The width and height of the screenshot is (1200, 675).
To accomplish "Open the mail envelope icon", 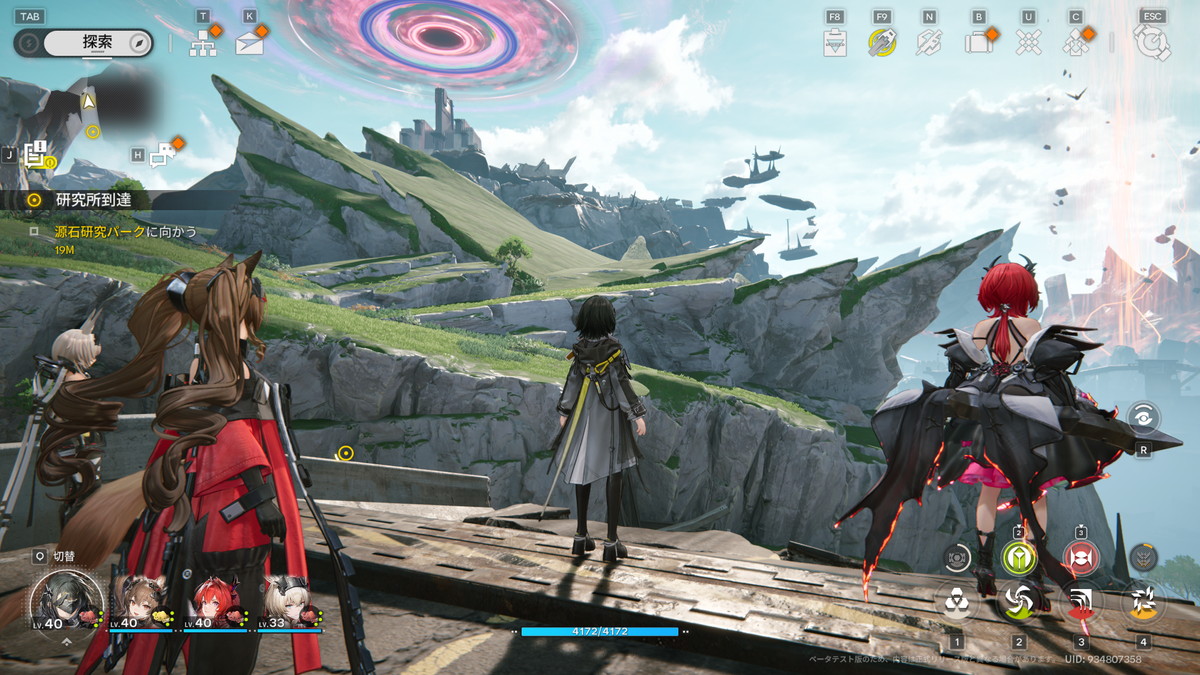I will coord(250,42).
